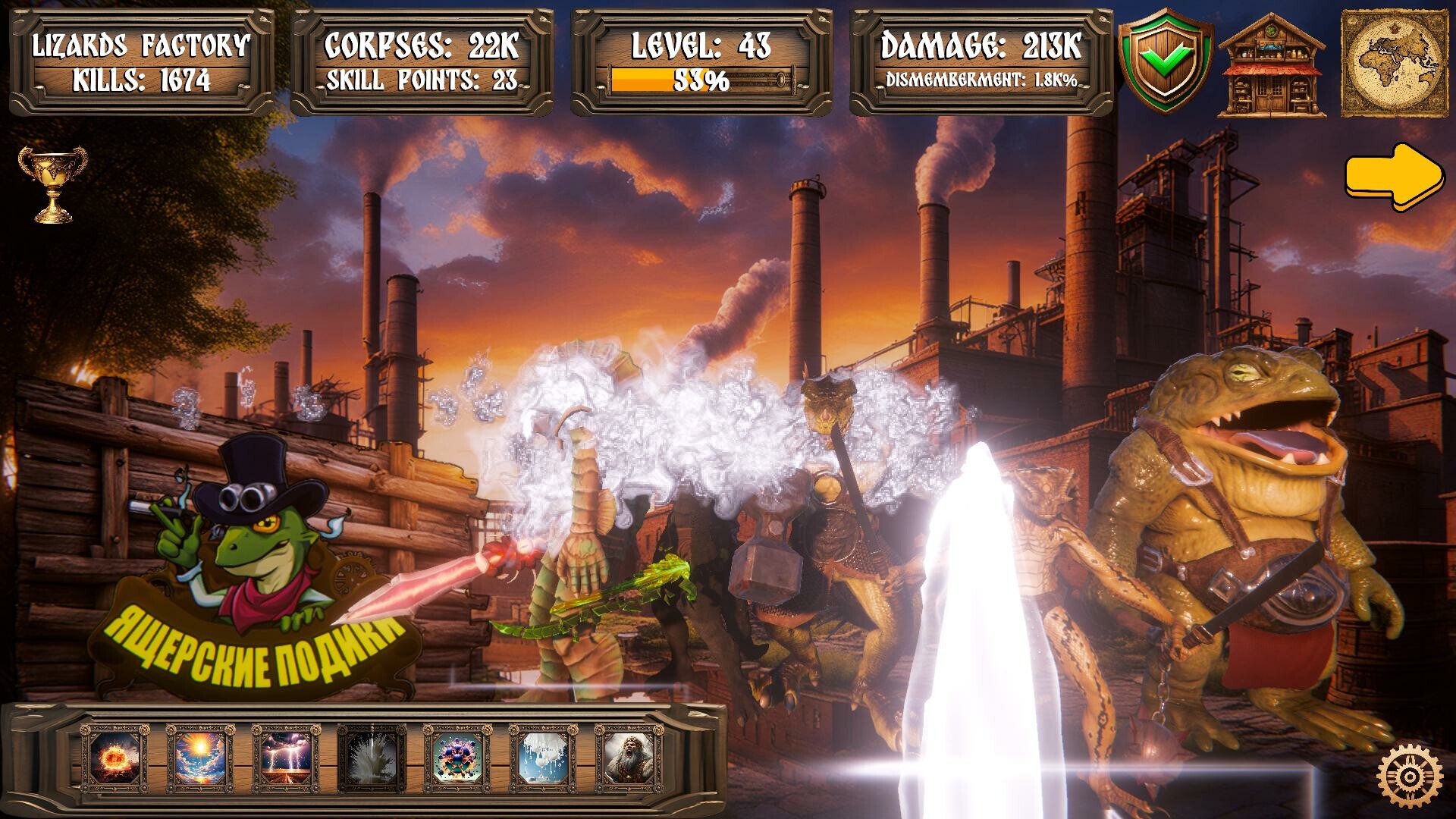
Task: Go to next area with yellow arrow
Action: 1394,177
